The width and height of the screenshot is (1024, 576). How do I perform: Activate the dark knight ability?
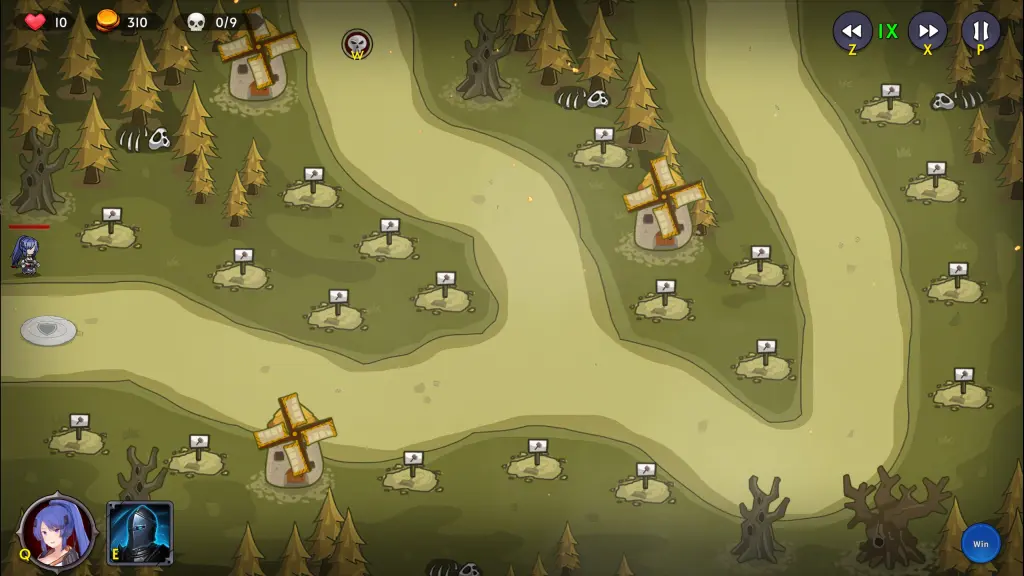pos(140,532)
